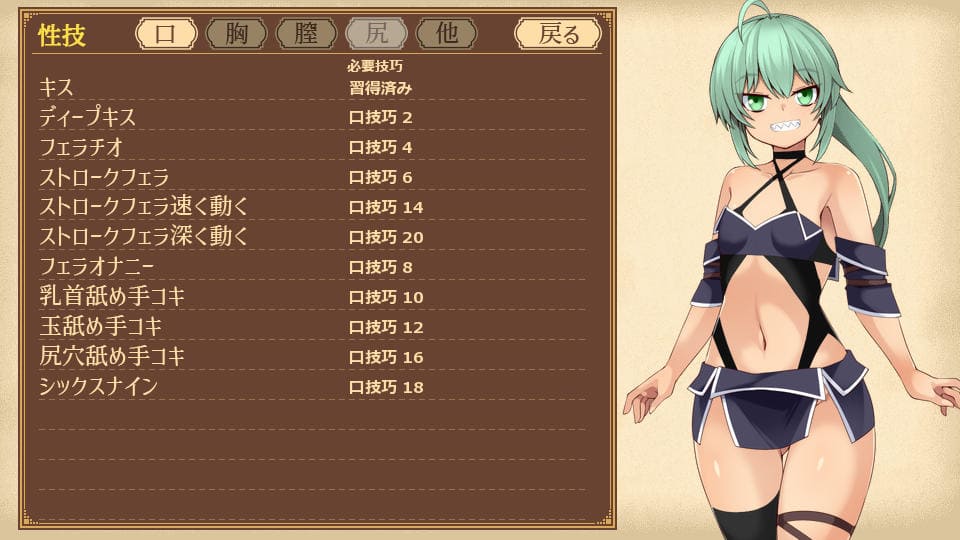This screenshot has height=540, width=960.
Task: Choose the ディープキス list row
Action: [310, 118]
